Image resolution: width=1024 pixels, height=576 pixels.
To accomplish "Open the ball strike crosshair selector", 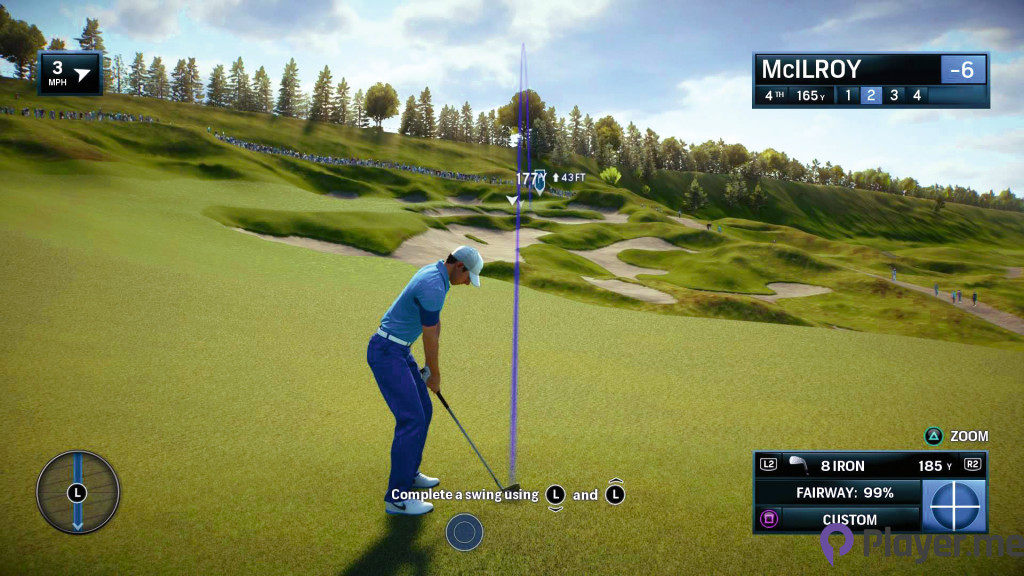I will (x=954, y=506).
